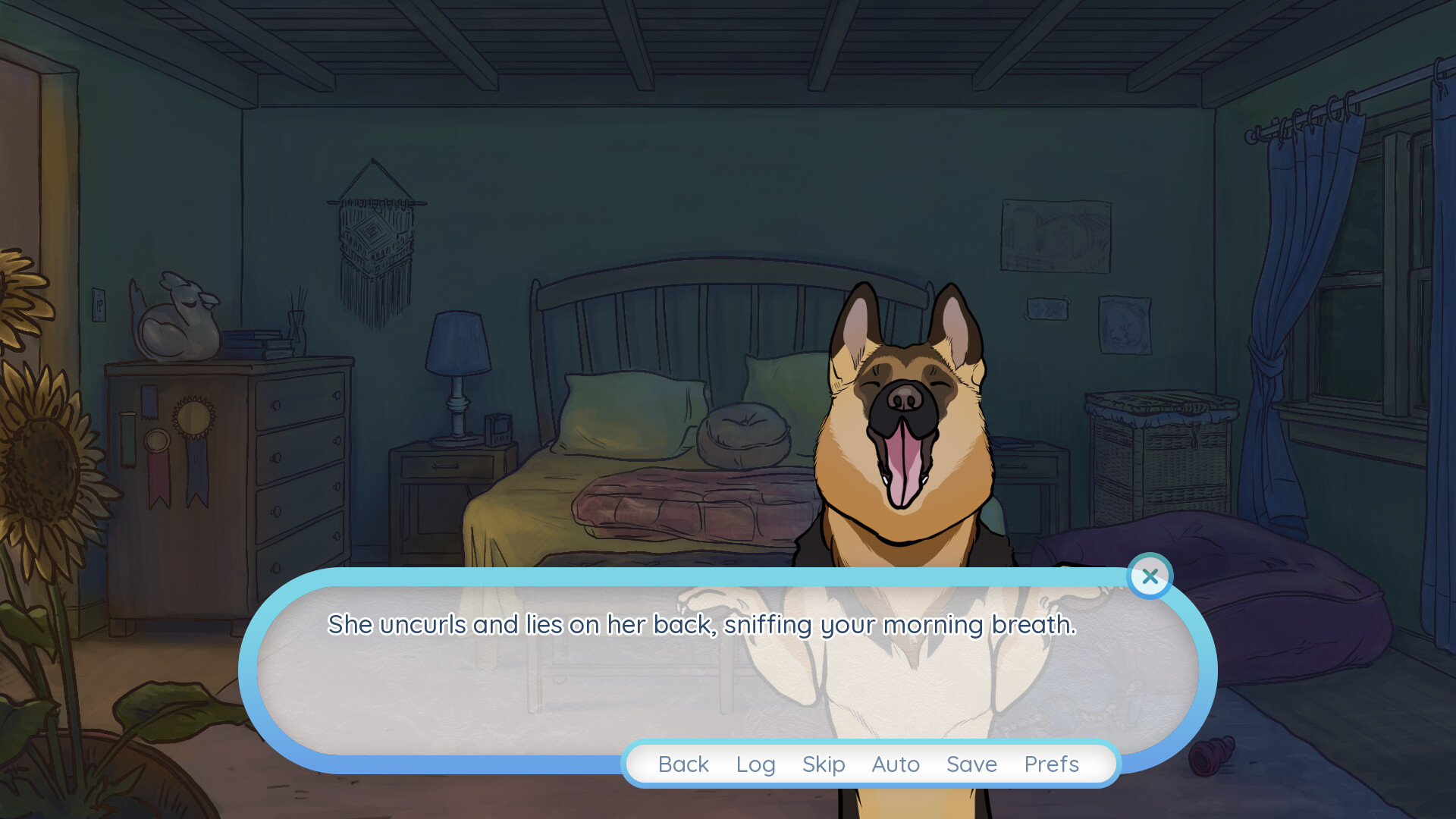Go back to the previous dialogue line

click(x=683, y=764)
